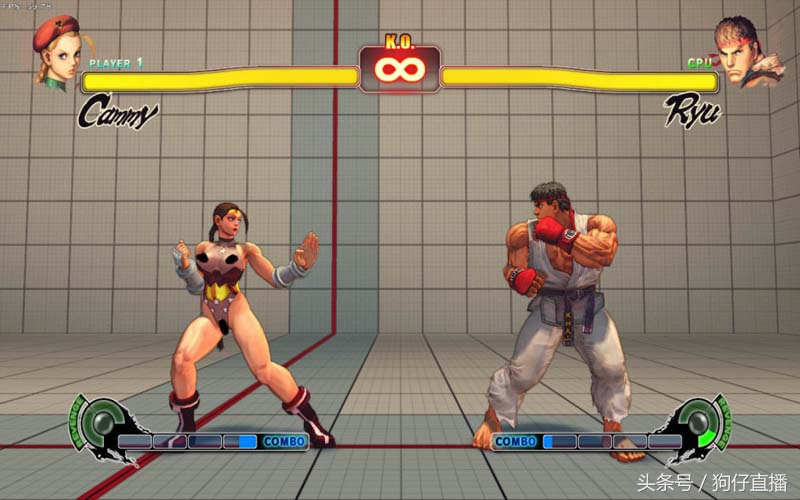The height and width of the screenshot is (500, 800).
Task: Select the CPU's green Revenge gauge emblem
Action: tap(703, 425)
